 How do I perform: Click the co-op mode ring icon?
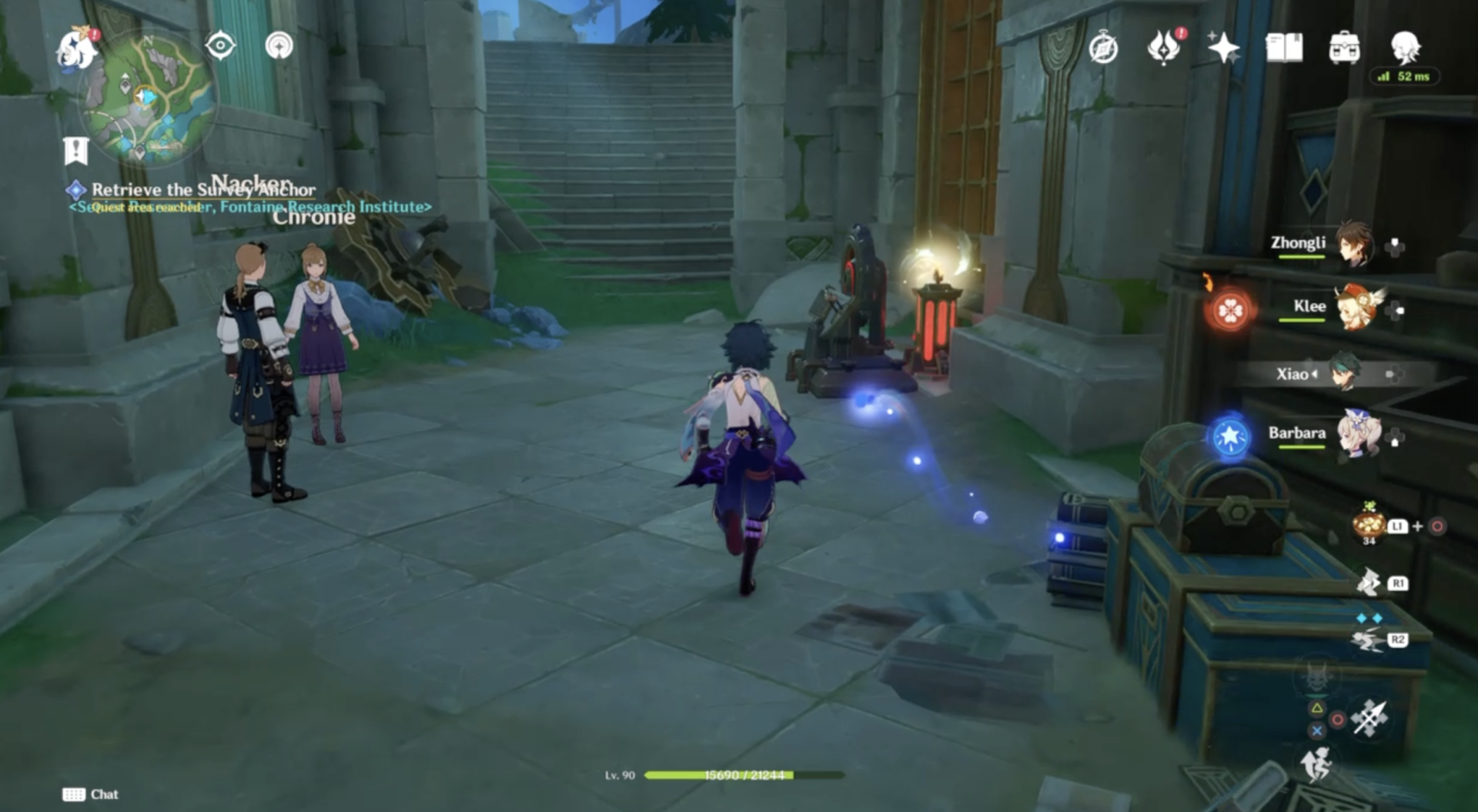pyautogui.click(x=279, y=46)
